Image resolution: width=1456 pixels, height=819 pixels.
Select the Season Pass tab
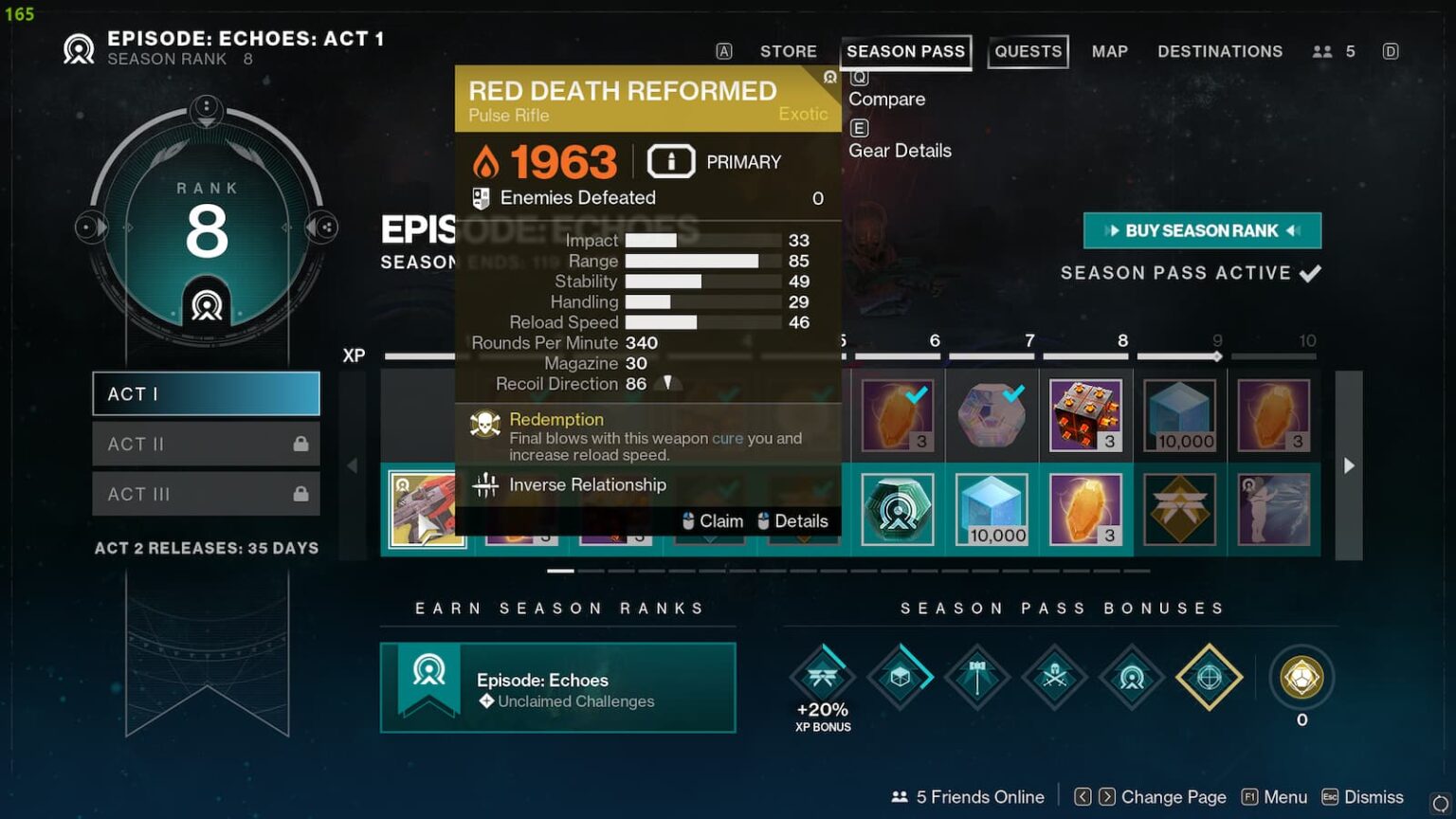905,51
